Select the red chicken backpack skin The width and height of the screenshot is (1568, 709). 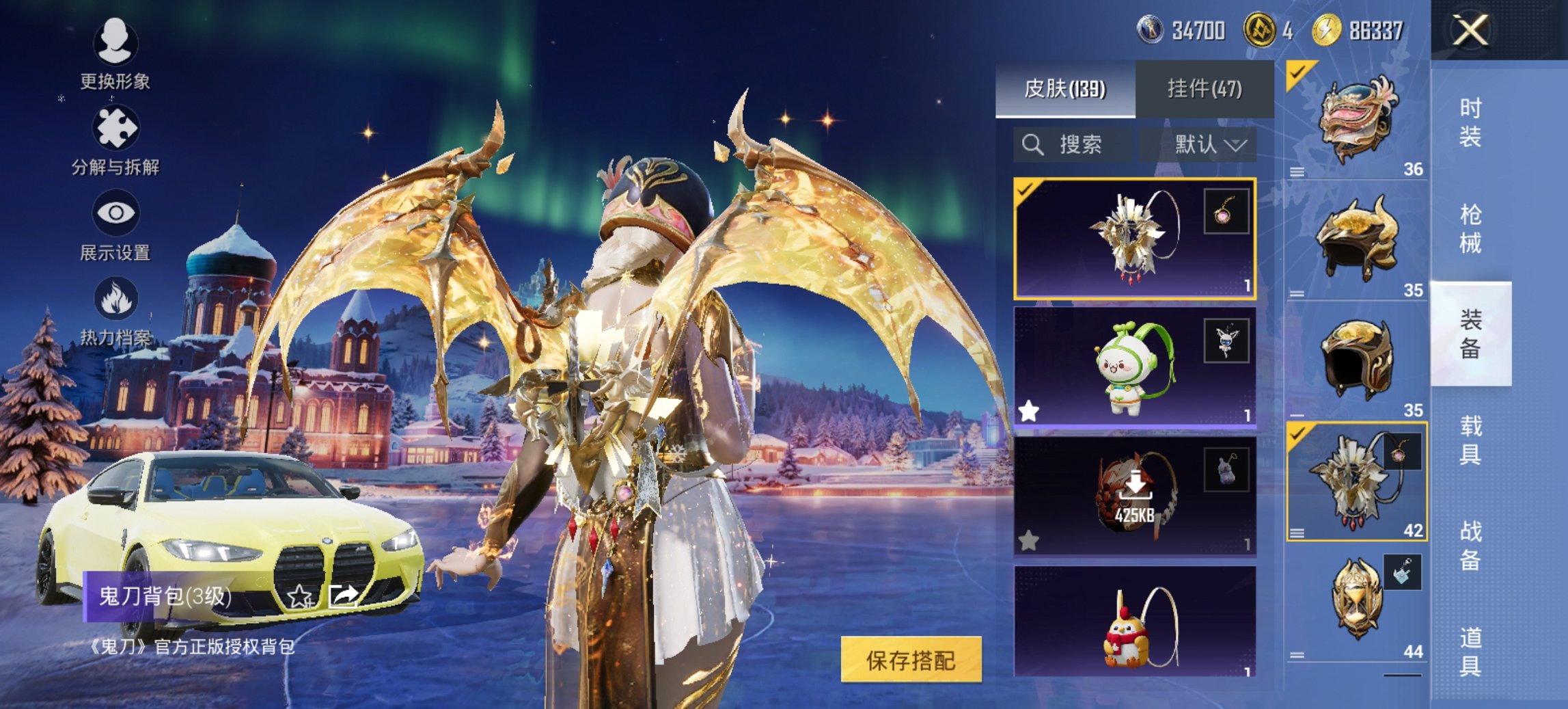1134,622
